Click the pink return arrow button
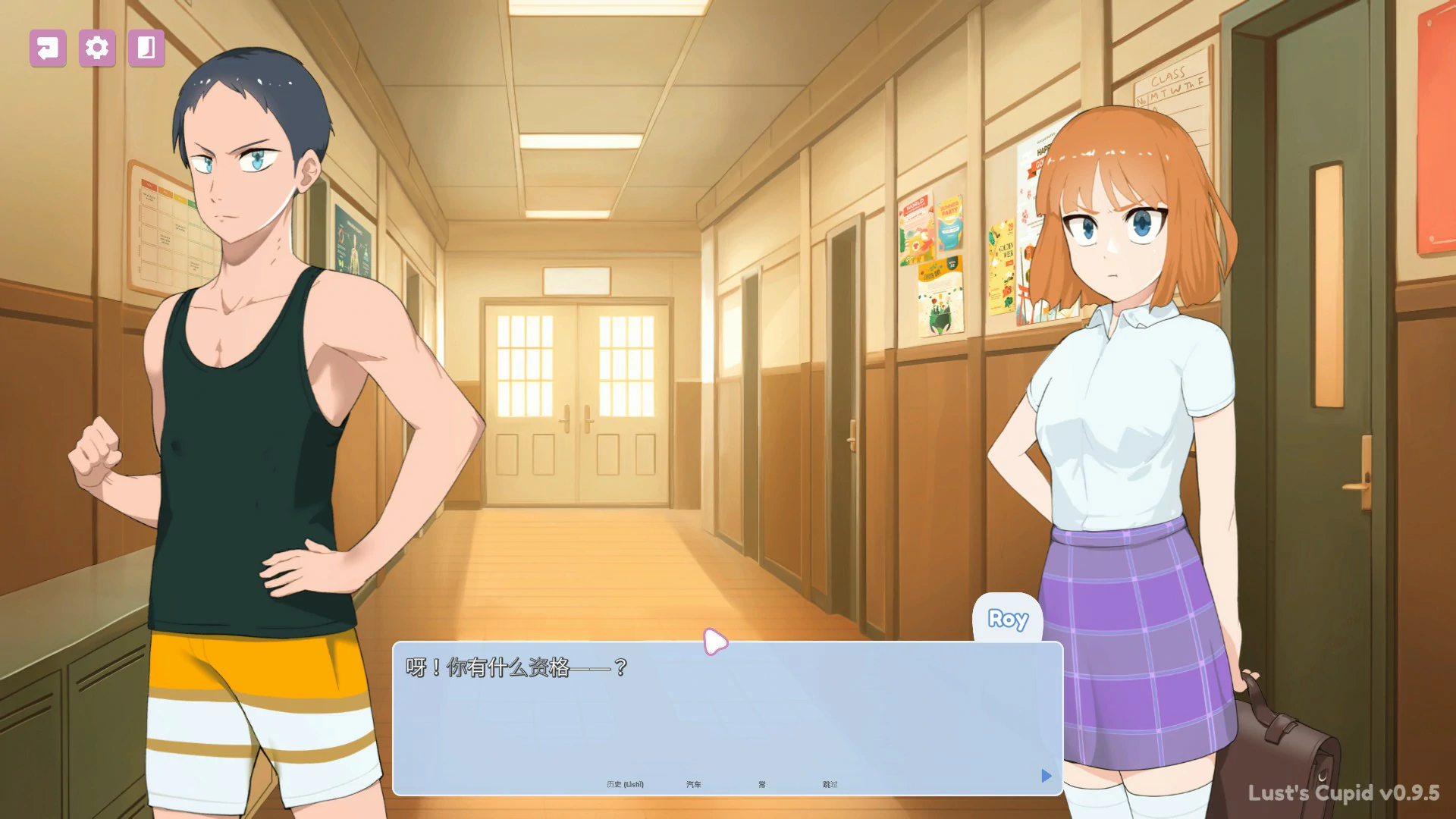 (48, 49)
